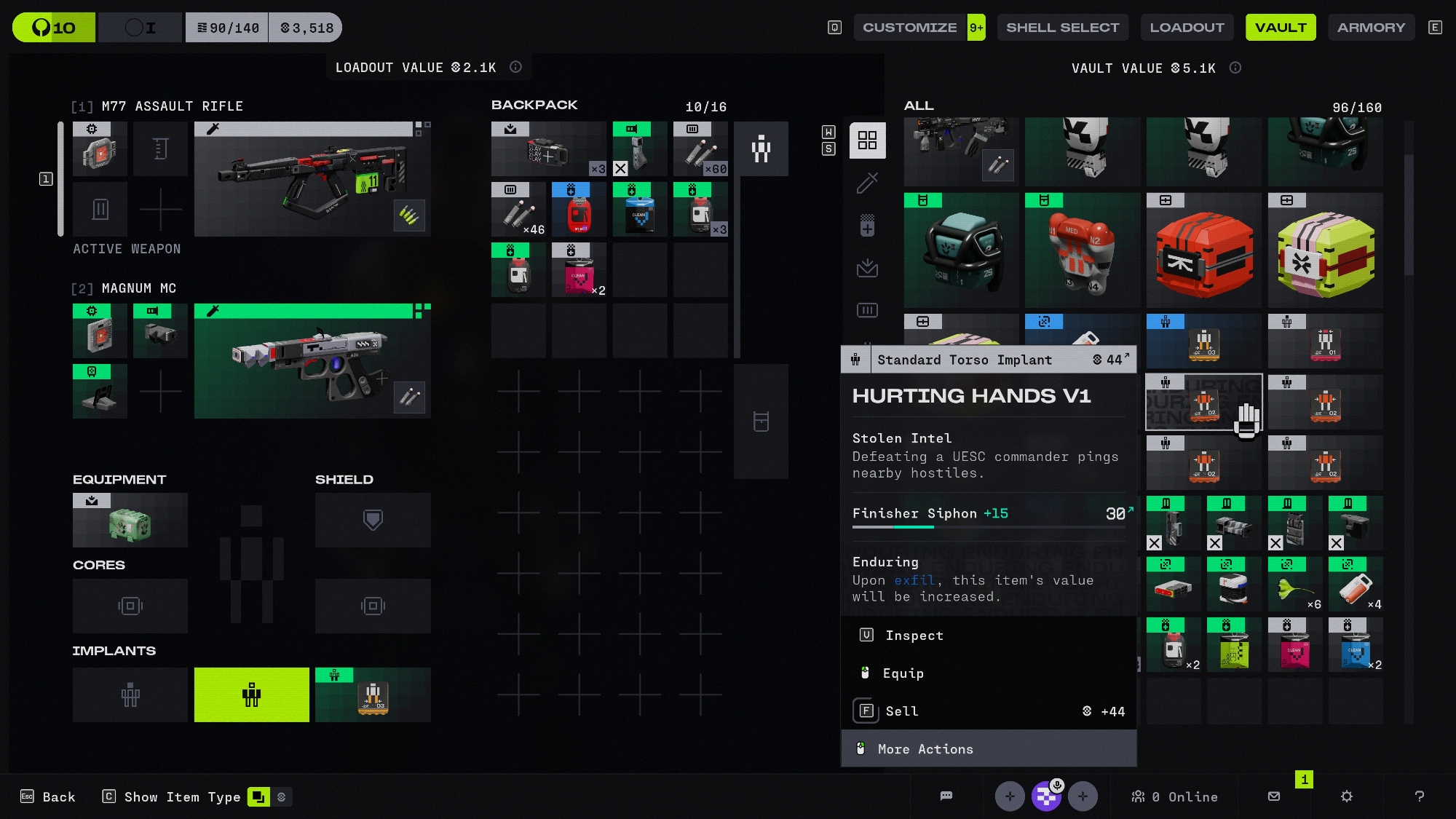This screenshot has width=1456, height=819.
Task: Equip the Hurting Hands V1 implant
Action: [x=903, y=673]
